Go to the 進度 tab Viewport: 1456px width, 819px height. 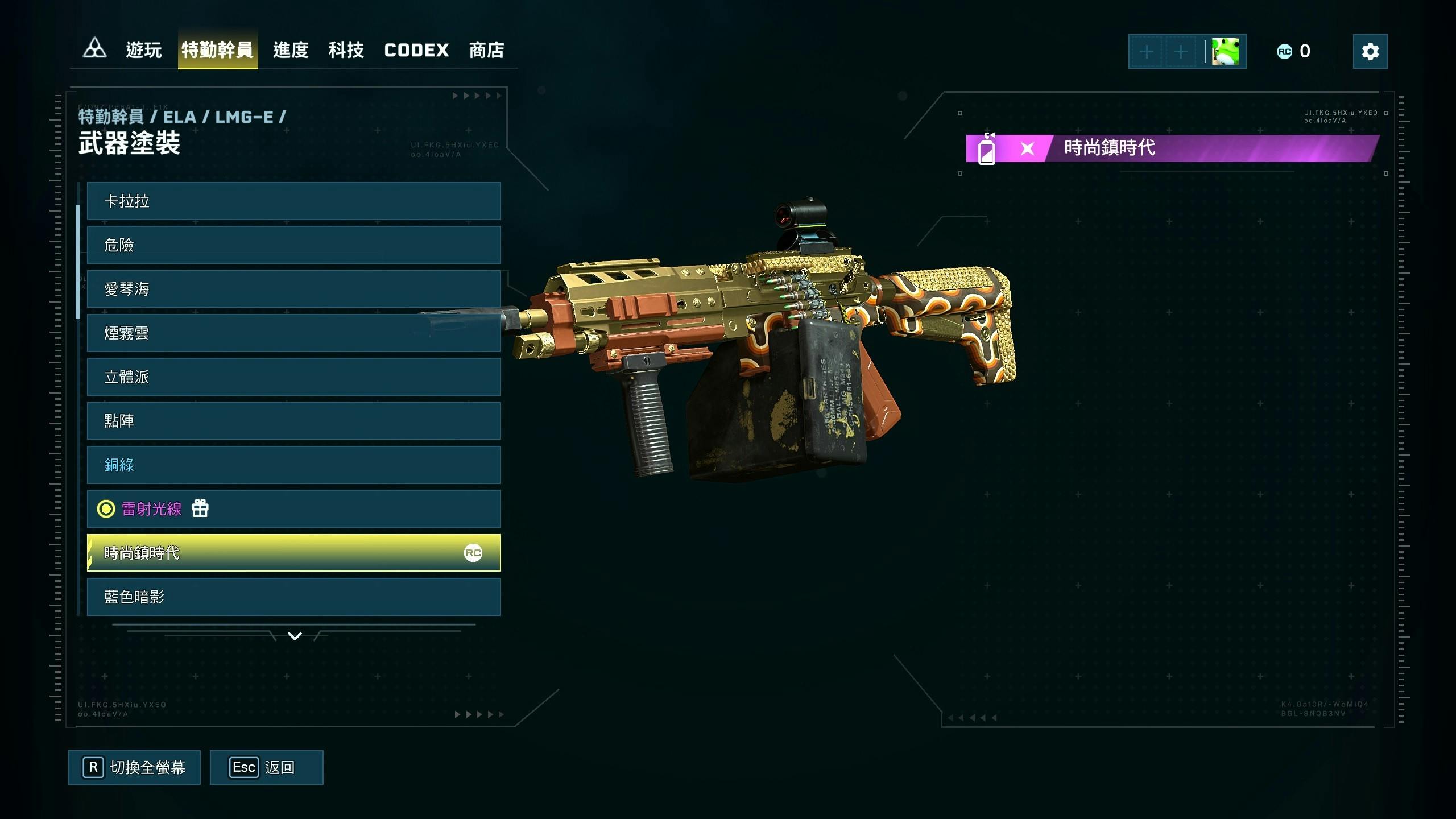pyautogui.click(x=291, y=51)
